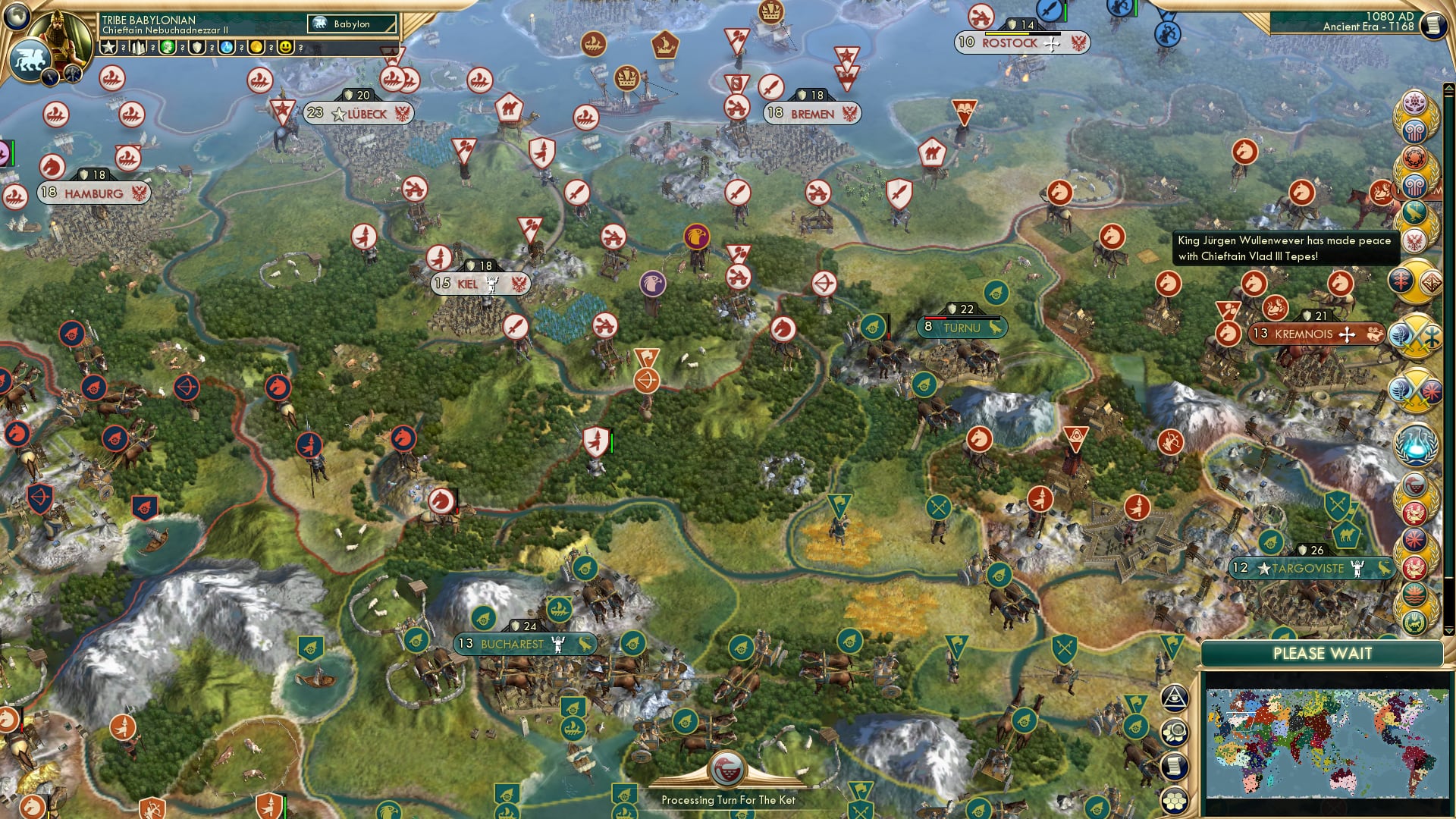
Task: Open the Babylon city list dropdown
Action: 350,24
